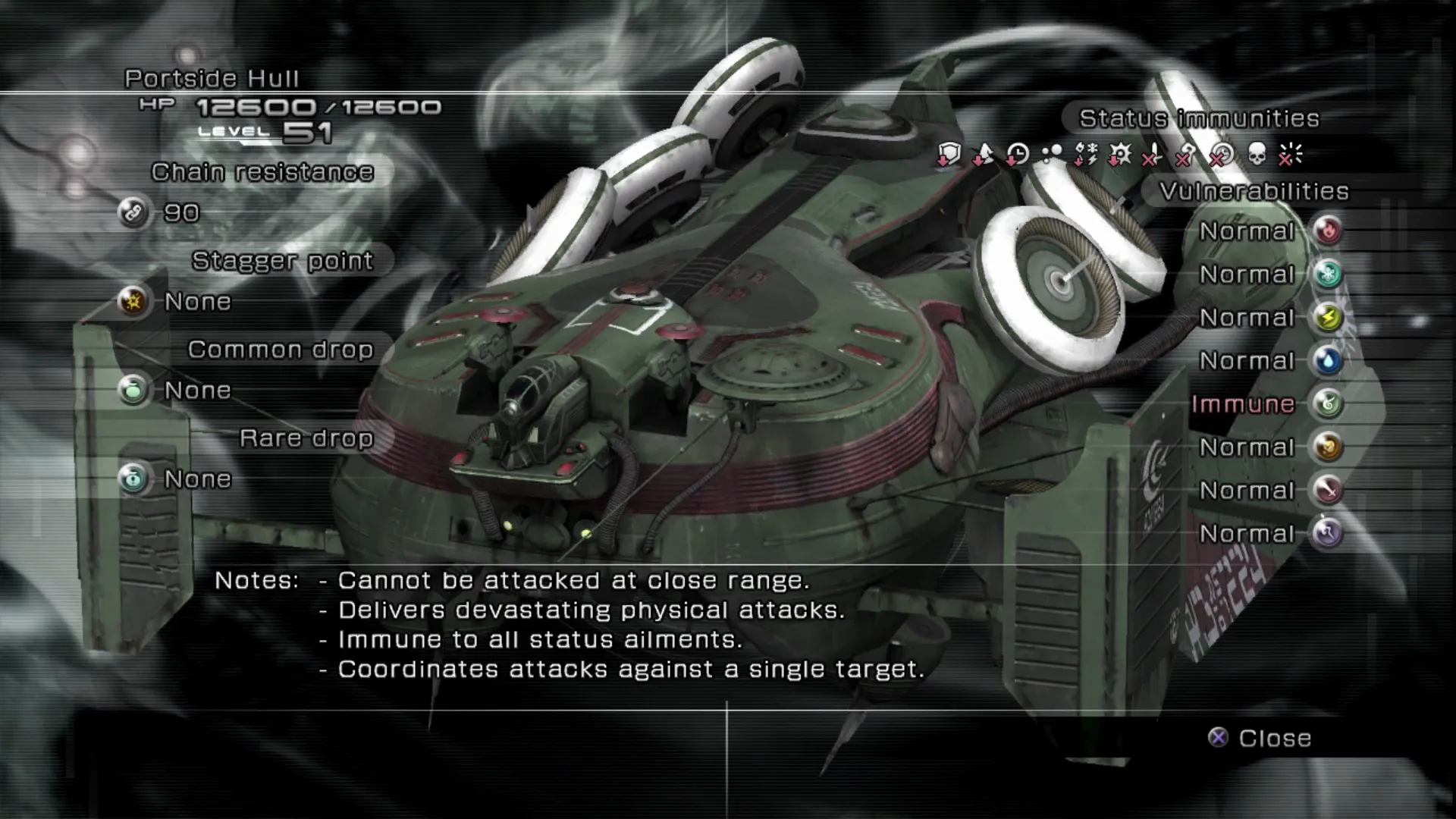1456x819 pixels.
Task: Click the skull death immunity icon
Action: [1256, 155]
